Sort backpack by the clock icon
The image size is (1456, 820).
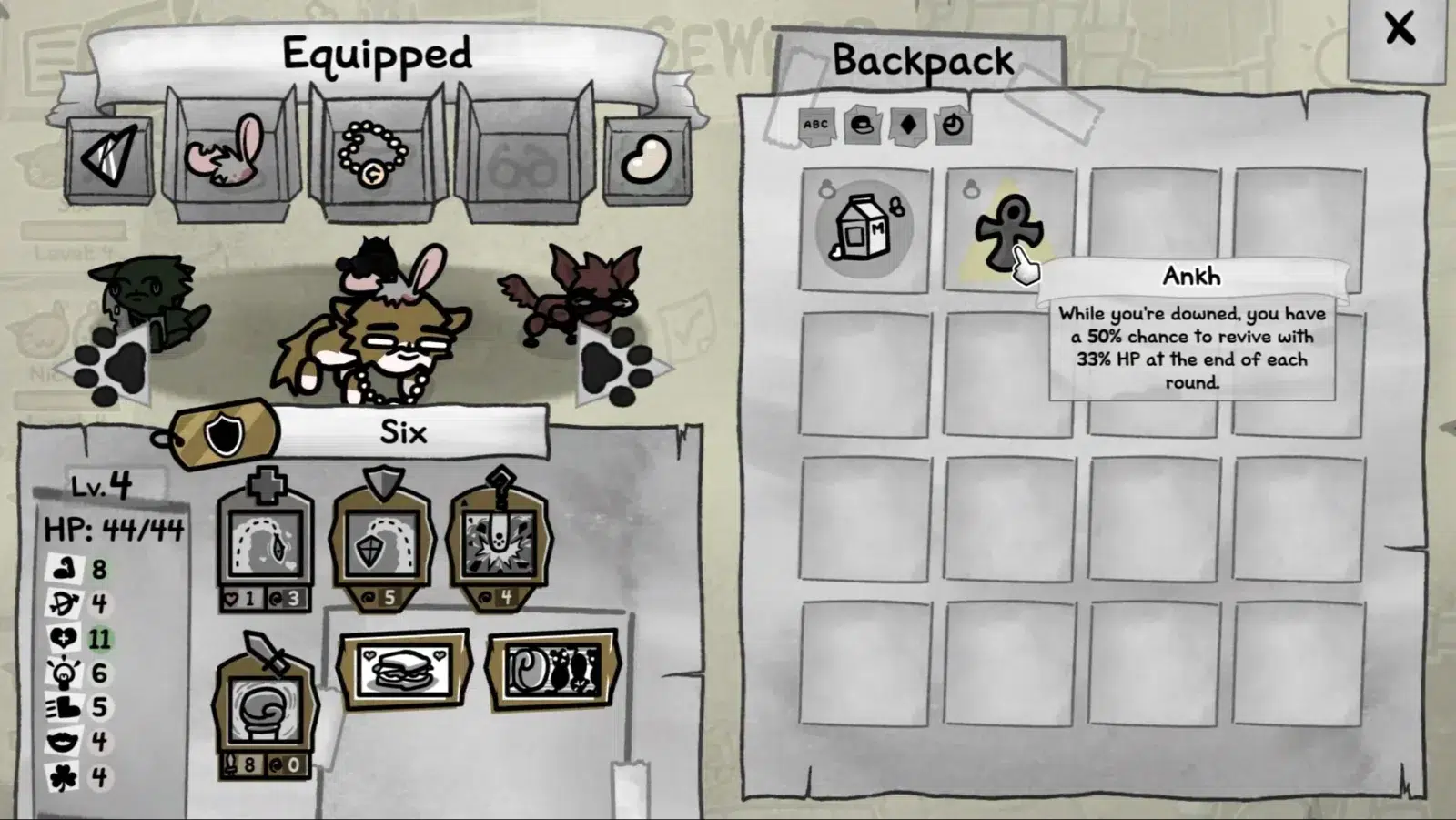pyautogui.click(x=952, y=125)
